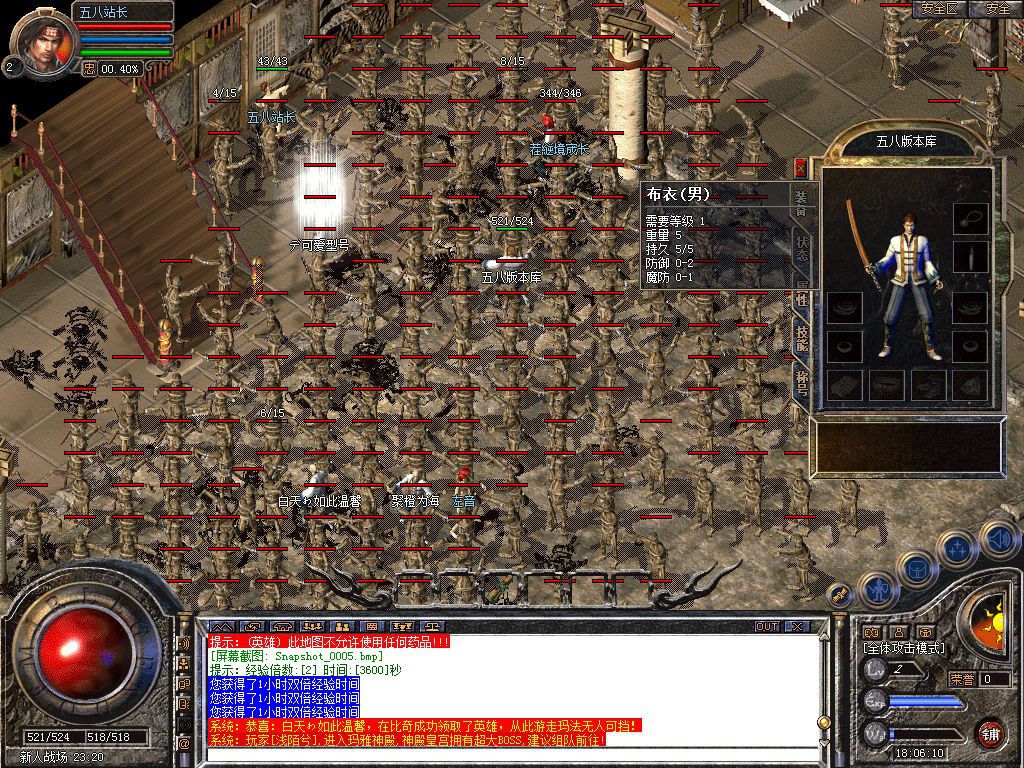Open the bag chest round button

click(x=917, y=570)
